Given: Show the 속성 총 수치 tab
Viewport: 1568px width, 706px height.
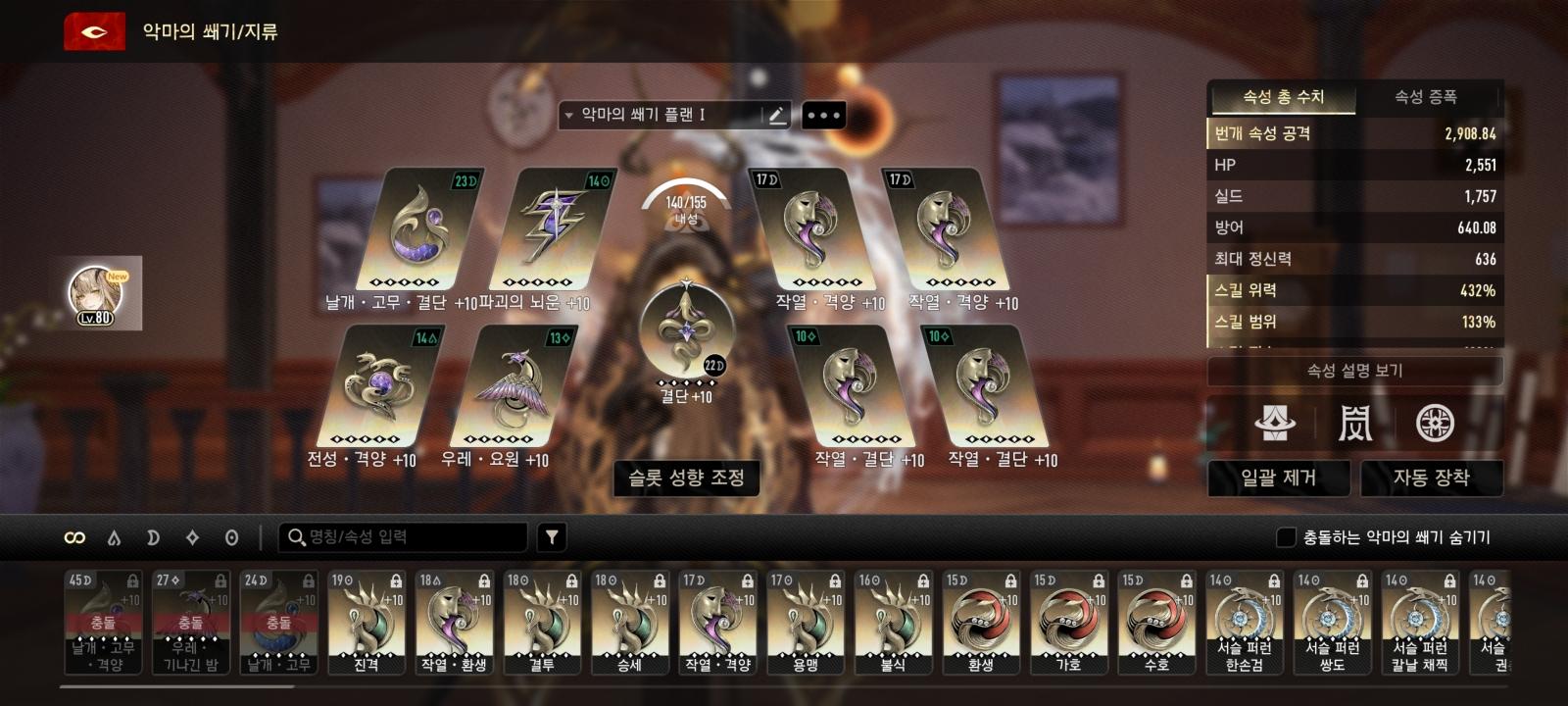Looking at the screenshot, I should point(1283,97).
